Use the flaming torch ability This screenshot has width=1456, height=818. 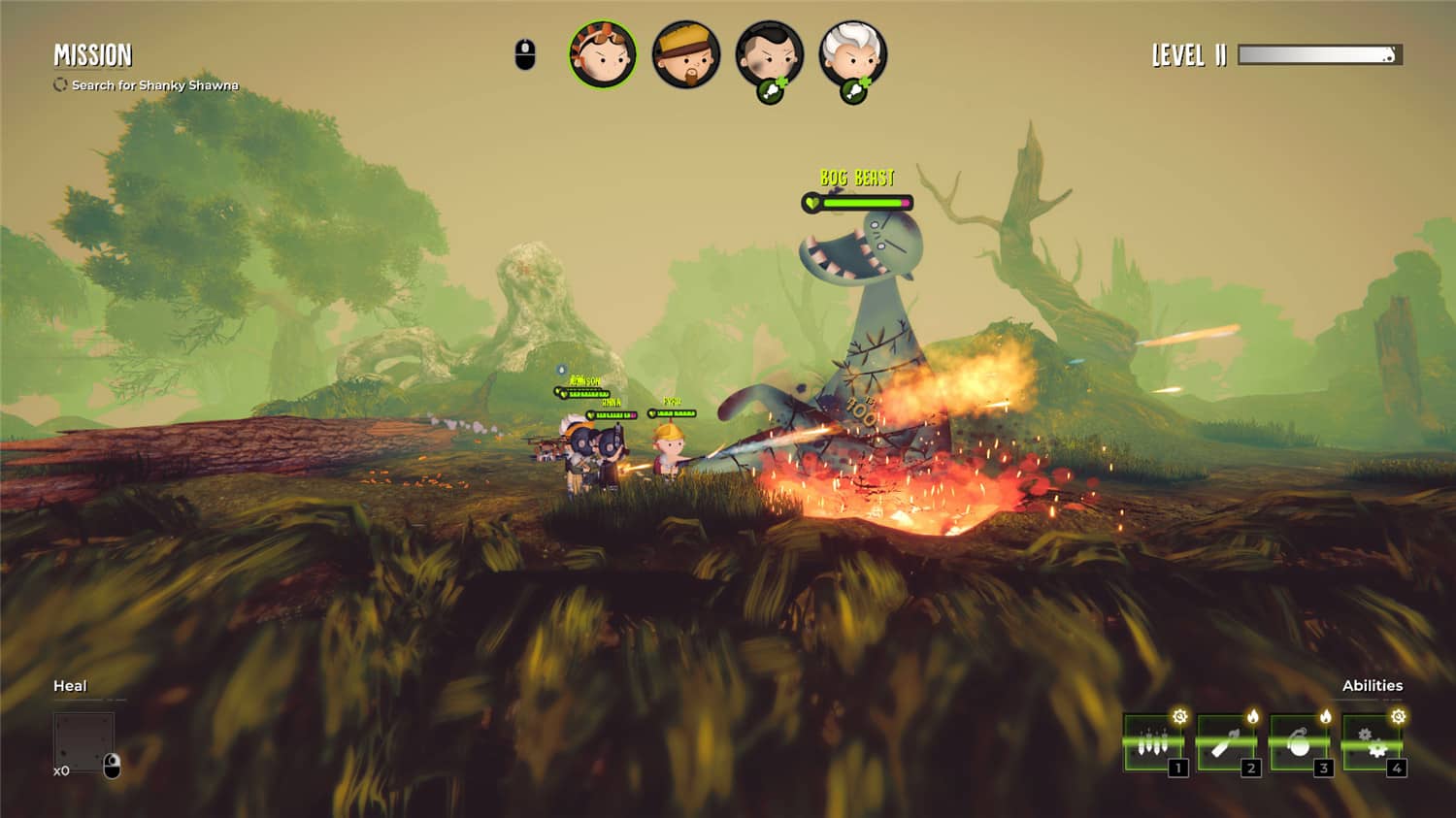tap(1226, 743)
